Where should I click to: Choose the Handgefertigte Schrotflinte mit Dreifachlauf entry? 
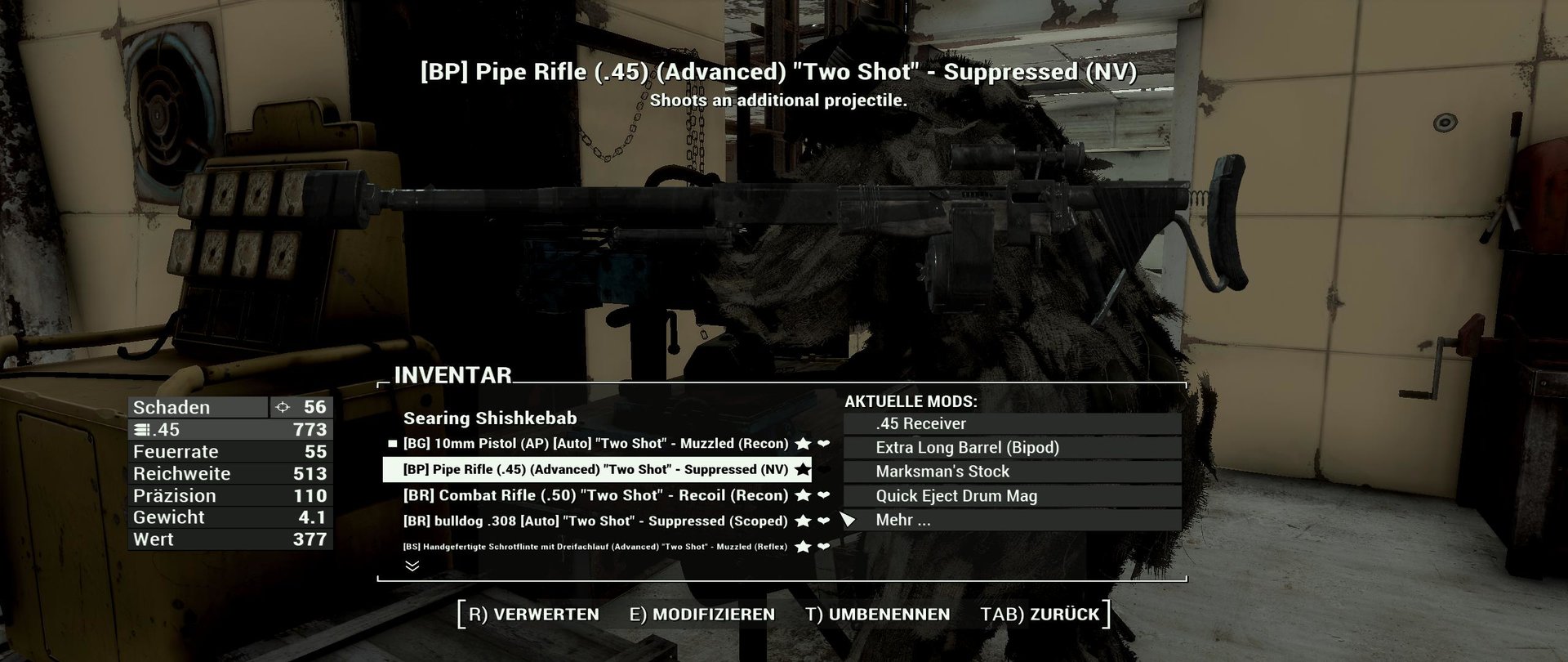click(x=595, y=547)
